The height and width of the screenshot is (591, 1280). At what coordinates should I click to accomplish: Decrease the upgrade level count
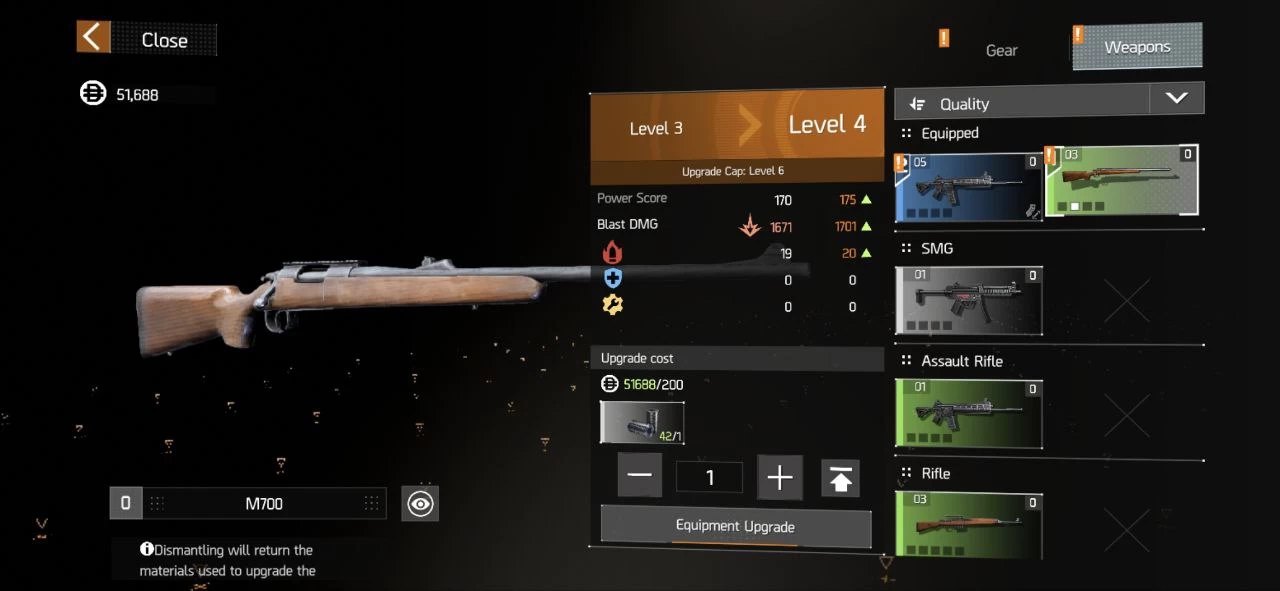tap(640, 477)
